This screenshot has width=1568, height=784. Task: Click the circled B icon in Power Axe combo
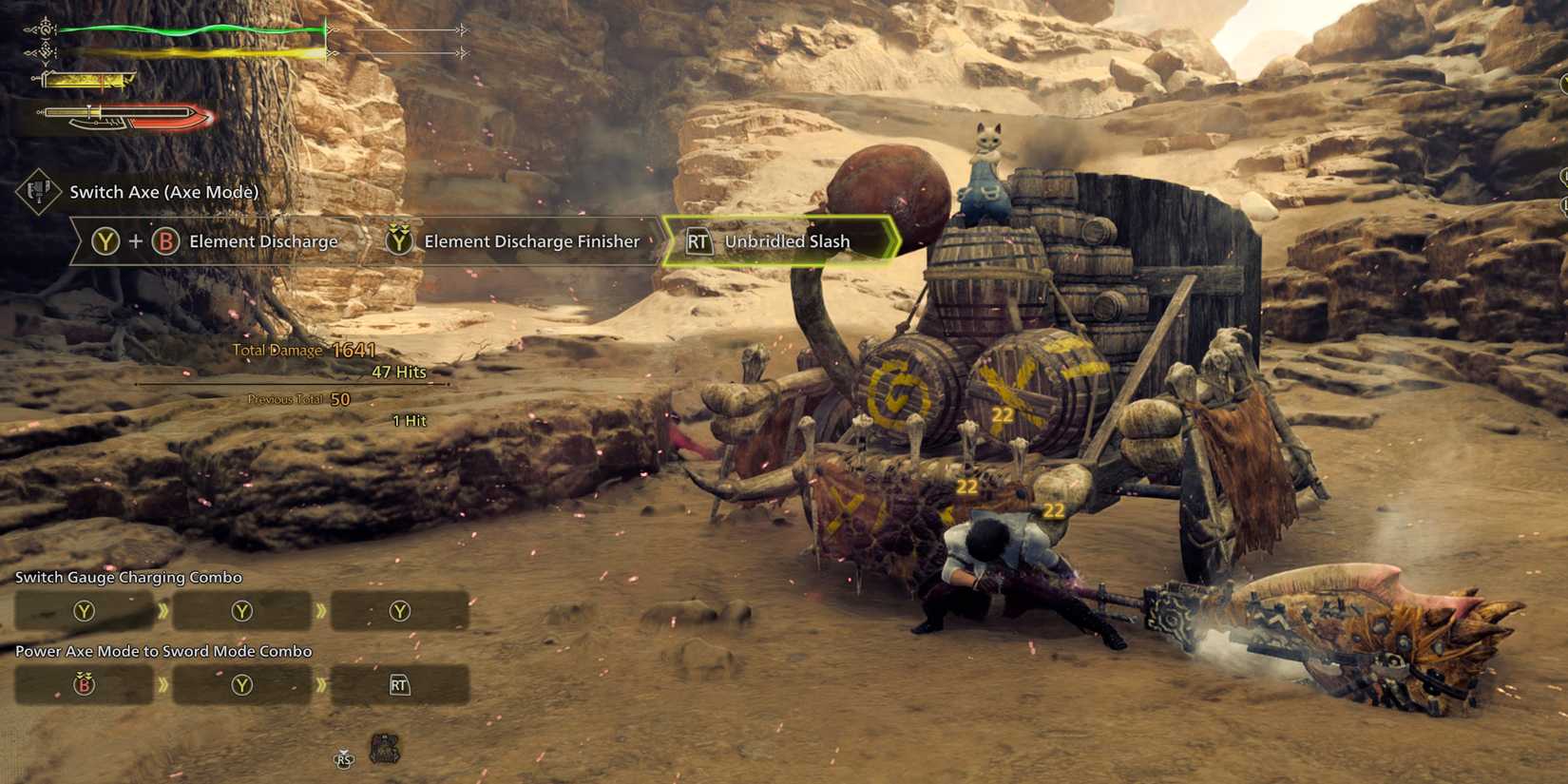pyautogui.click(x=84, y=684)
